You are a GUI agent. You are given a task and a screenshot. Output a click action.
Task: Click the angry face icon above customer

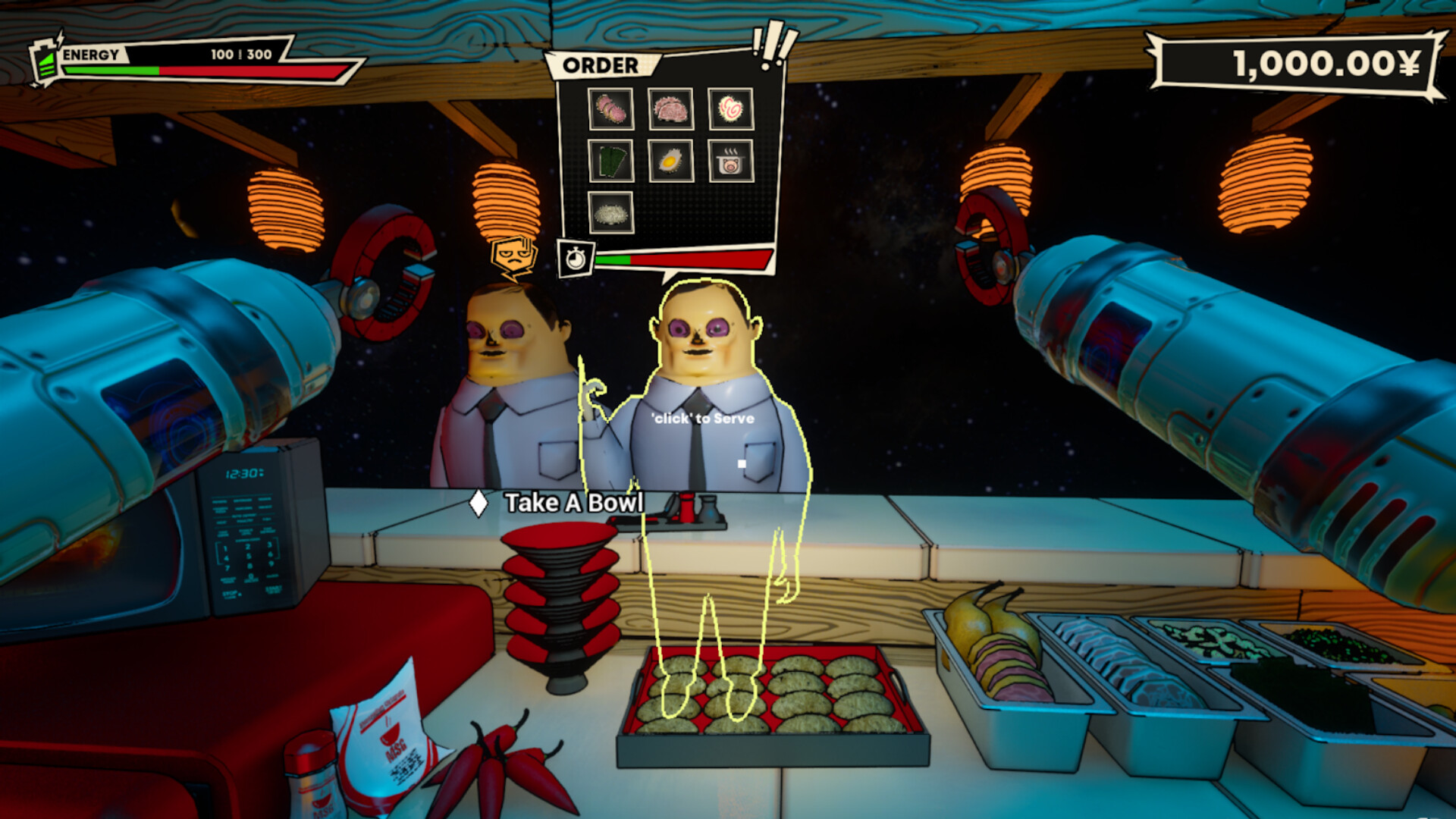[x=514, y=256]
